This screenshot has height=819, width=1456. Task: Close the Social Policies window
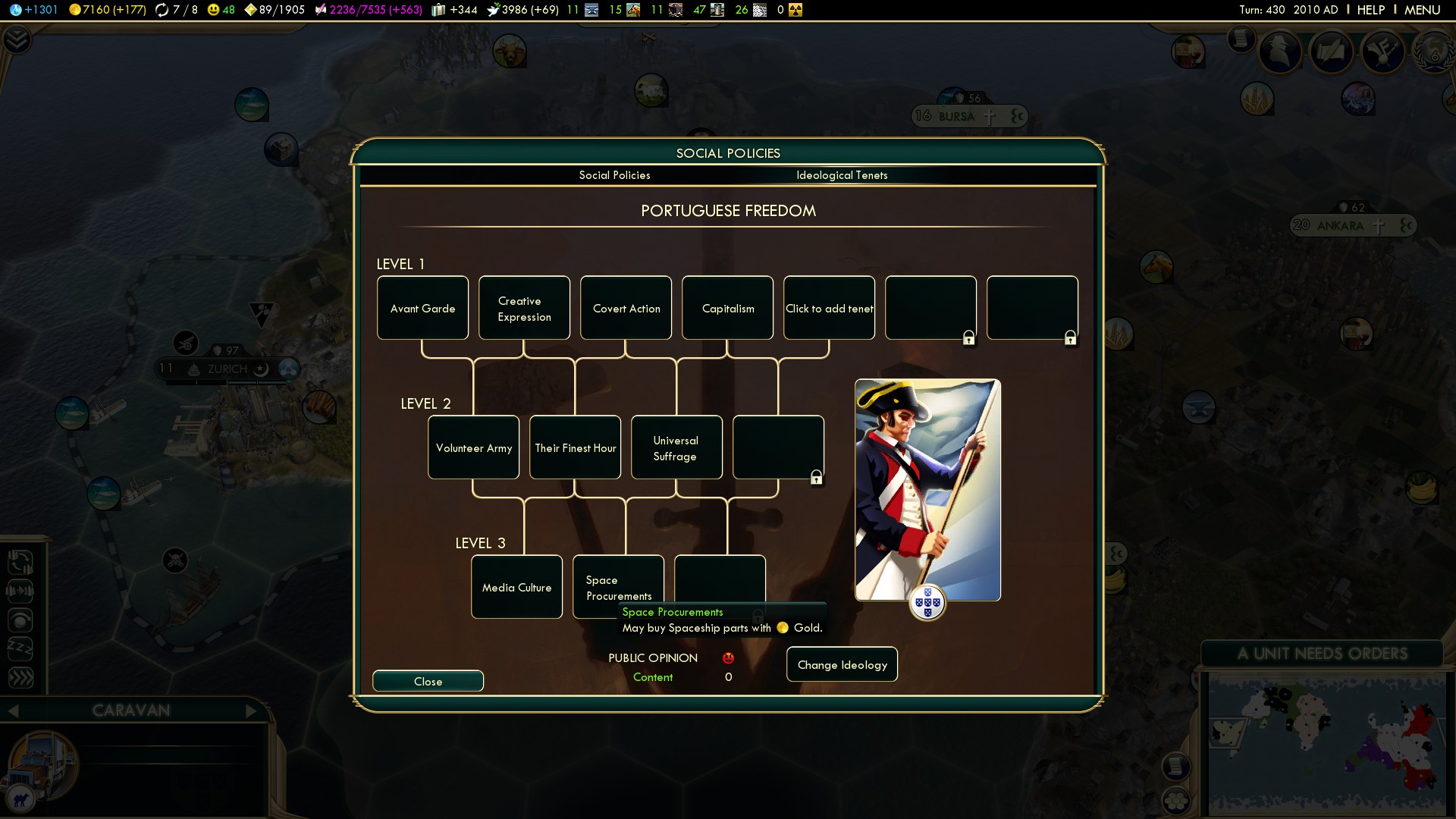[x=428, y=681]
